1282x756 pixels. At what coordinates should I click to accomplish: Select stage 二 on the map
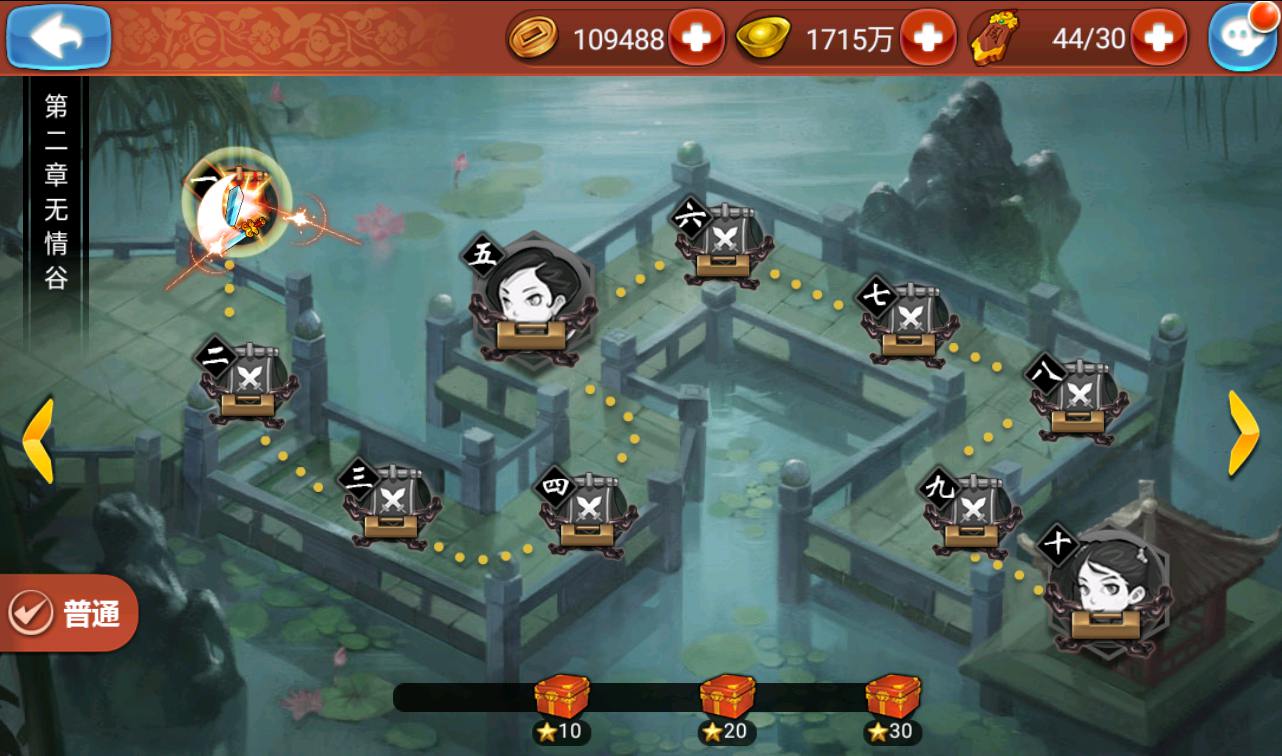[x=246, y=381]
